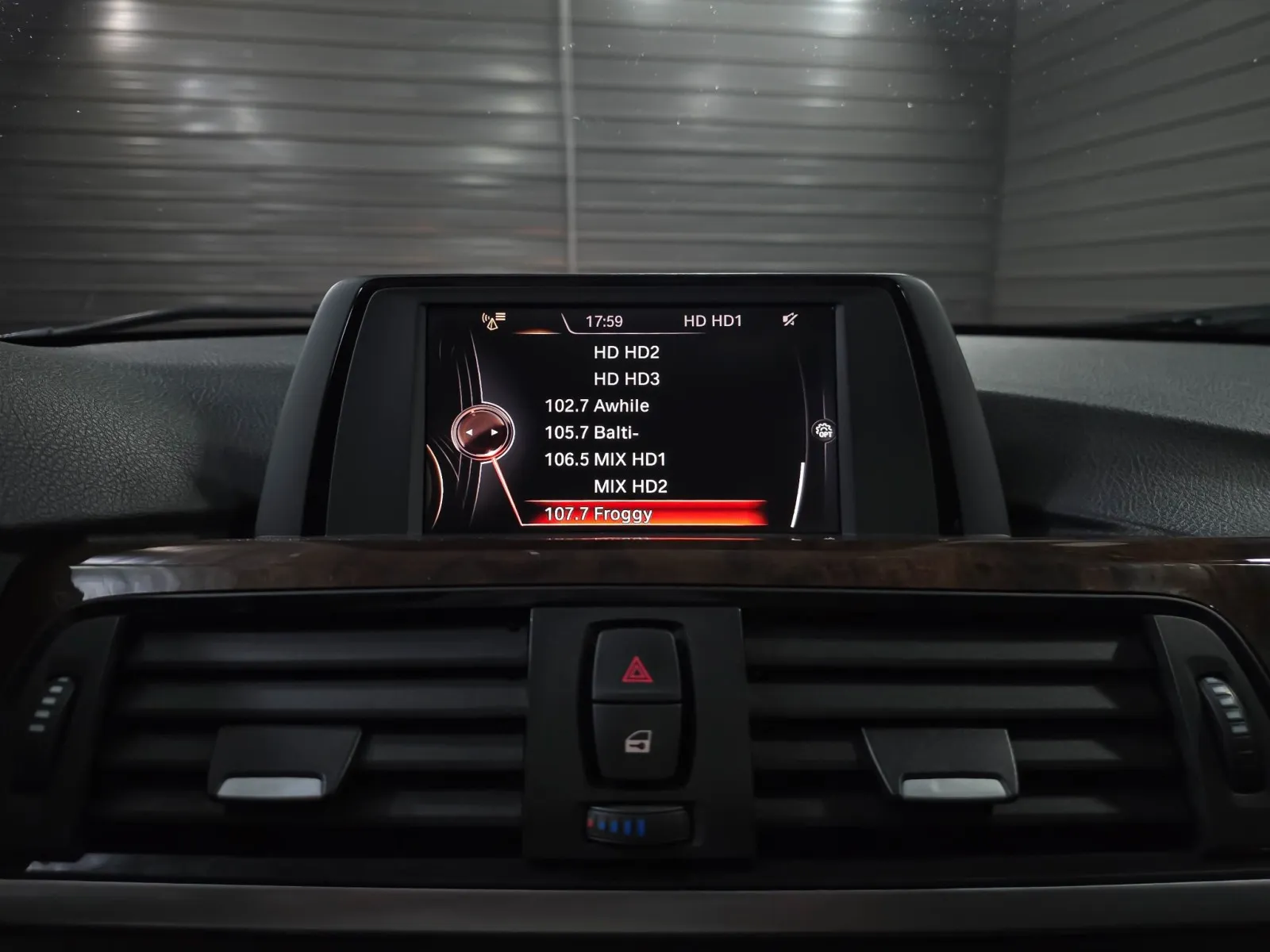Select the HD HD1 entry at top
This screenshot has height=952, width=1270.
712,321
